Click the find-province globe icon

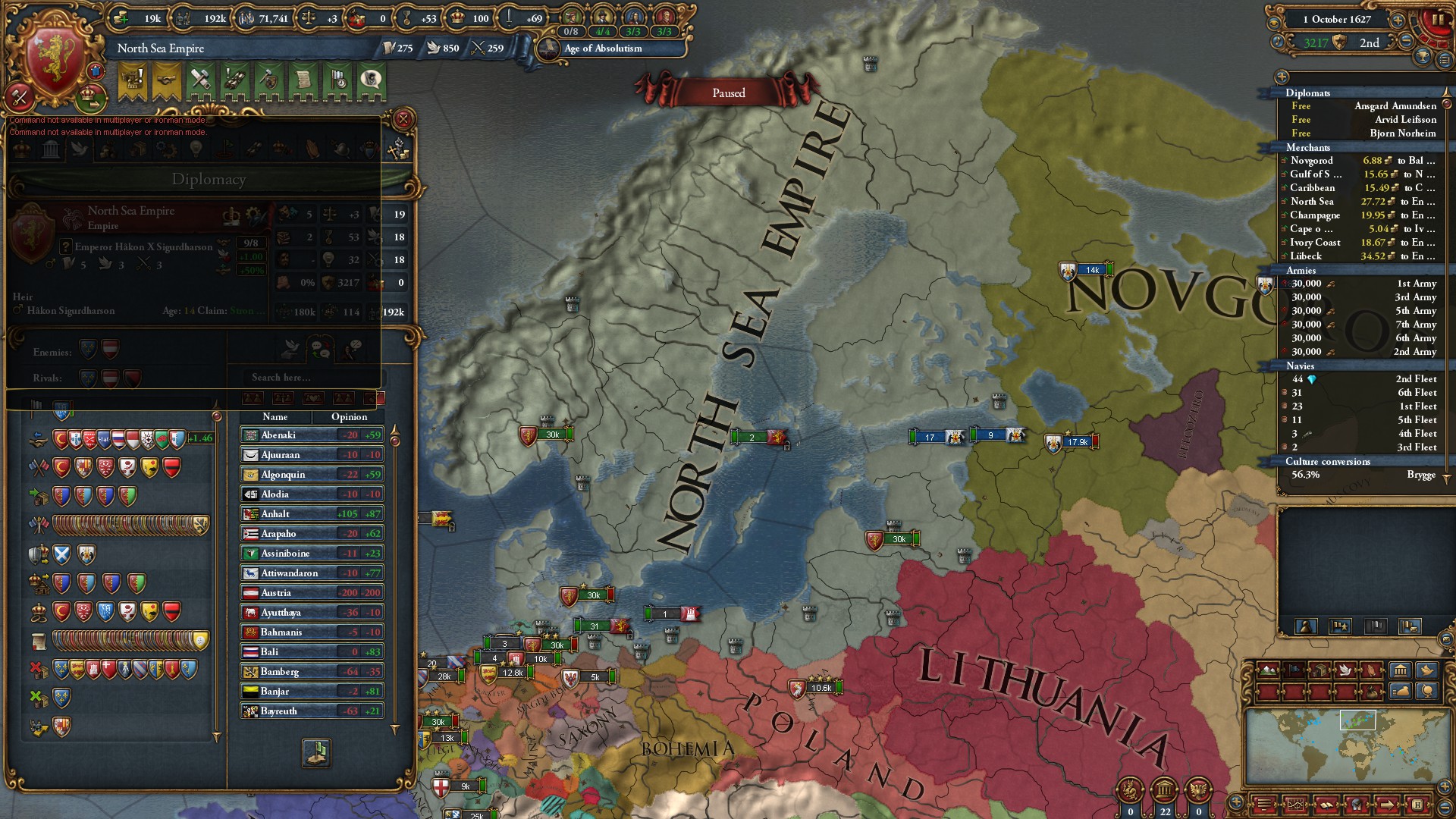tap(1426, 693)
